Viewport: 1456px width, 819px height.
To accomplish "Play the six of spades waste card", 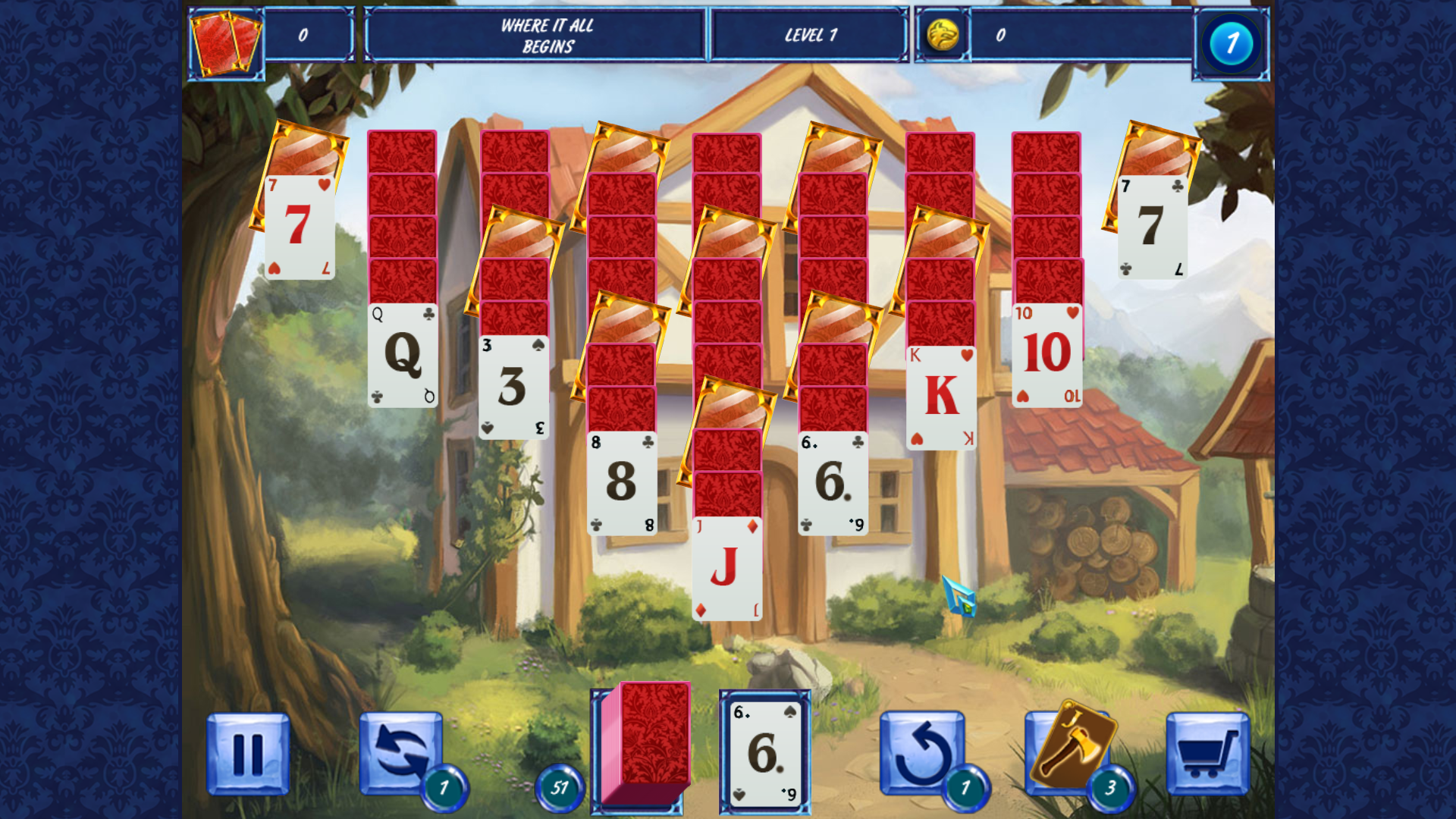I will point(763,751).
